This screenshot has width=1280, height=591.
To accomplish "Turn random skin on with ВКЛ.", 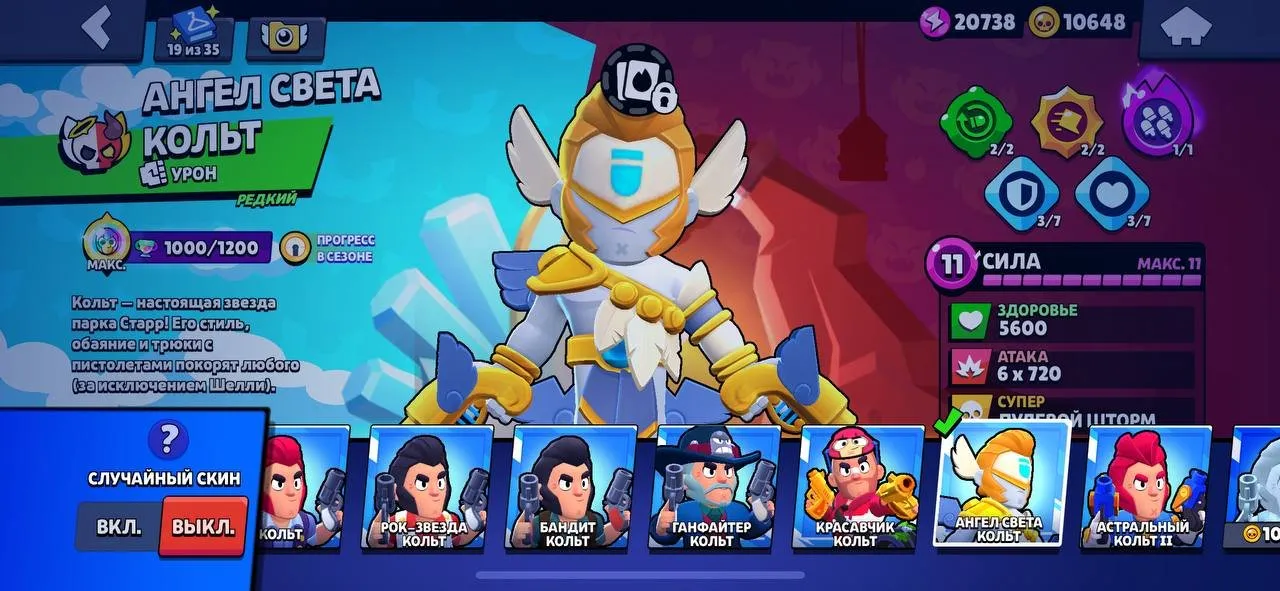I will [x=119, y=527].
